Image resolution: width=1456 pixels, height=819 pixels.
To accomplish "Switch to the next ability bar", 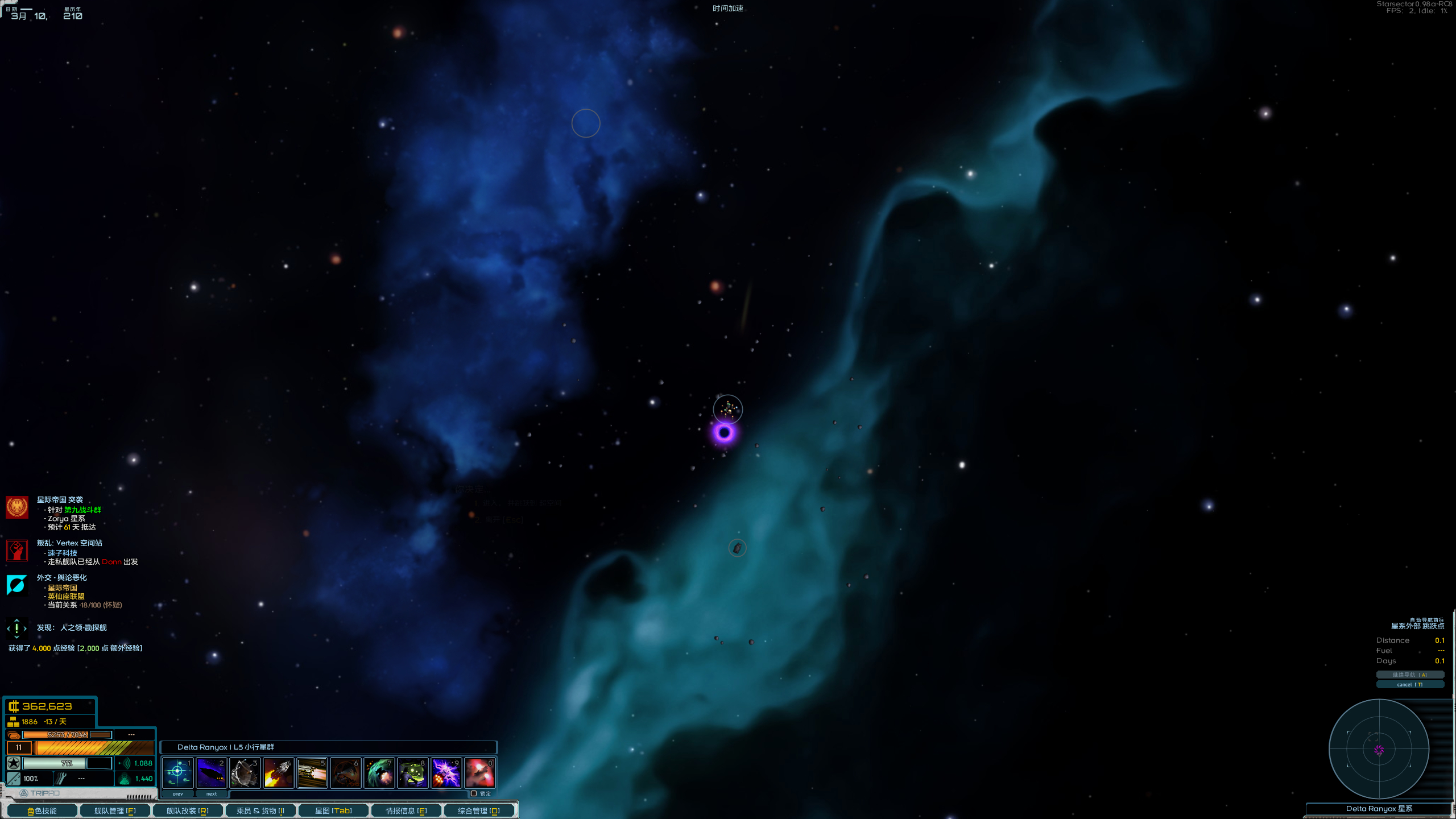I will pyautogui.click(x=212, y=793).
